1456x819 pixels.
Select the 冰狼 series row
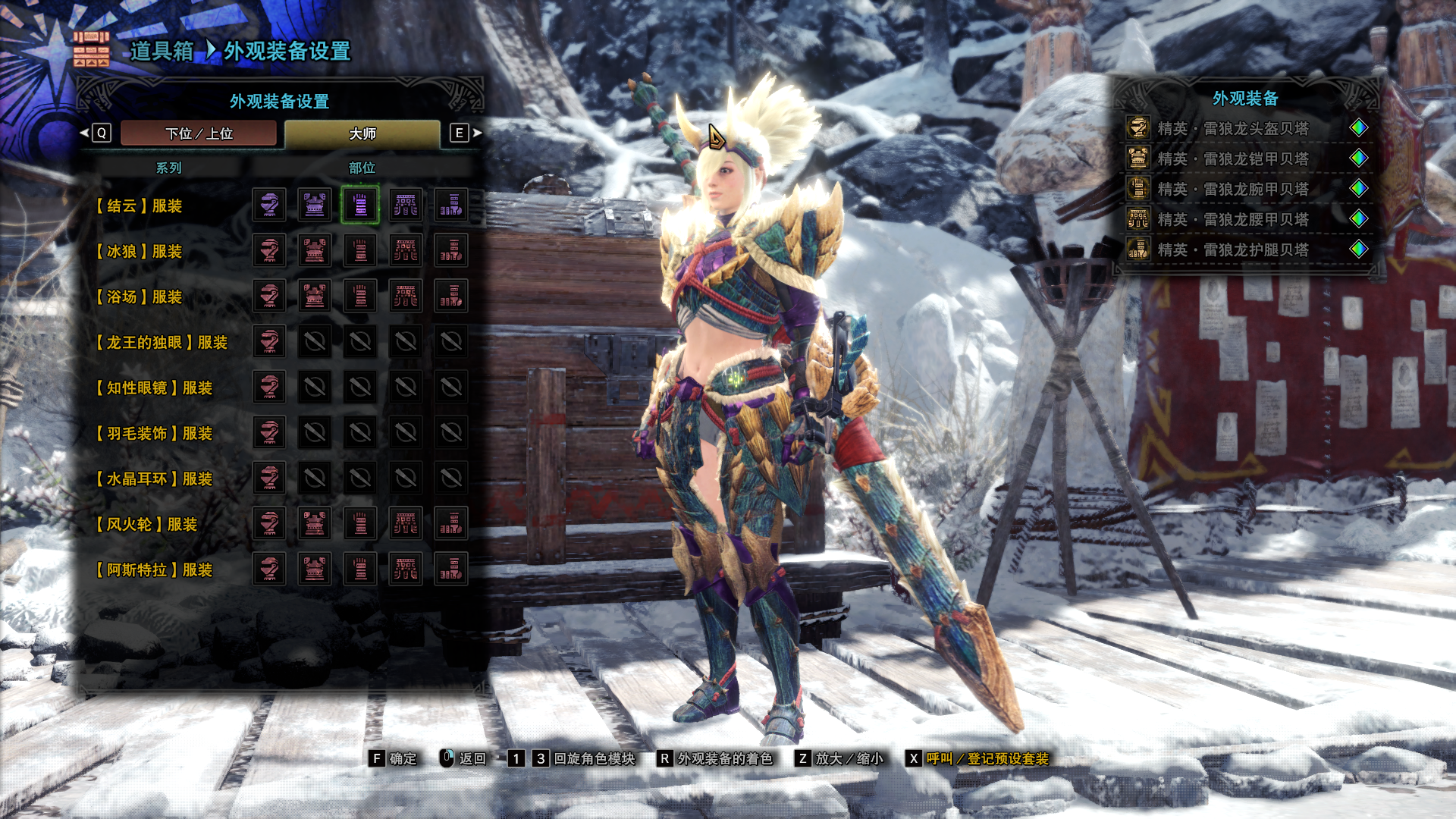click(140, 251)
